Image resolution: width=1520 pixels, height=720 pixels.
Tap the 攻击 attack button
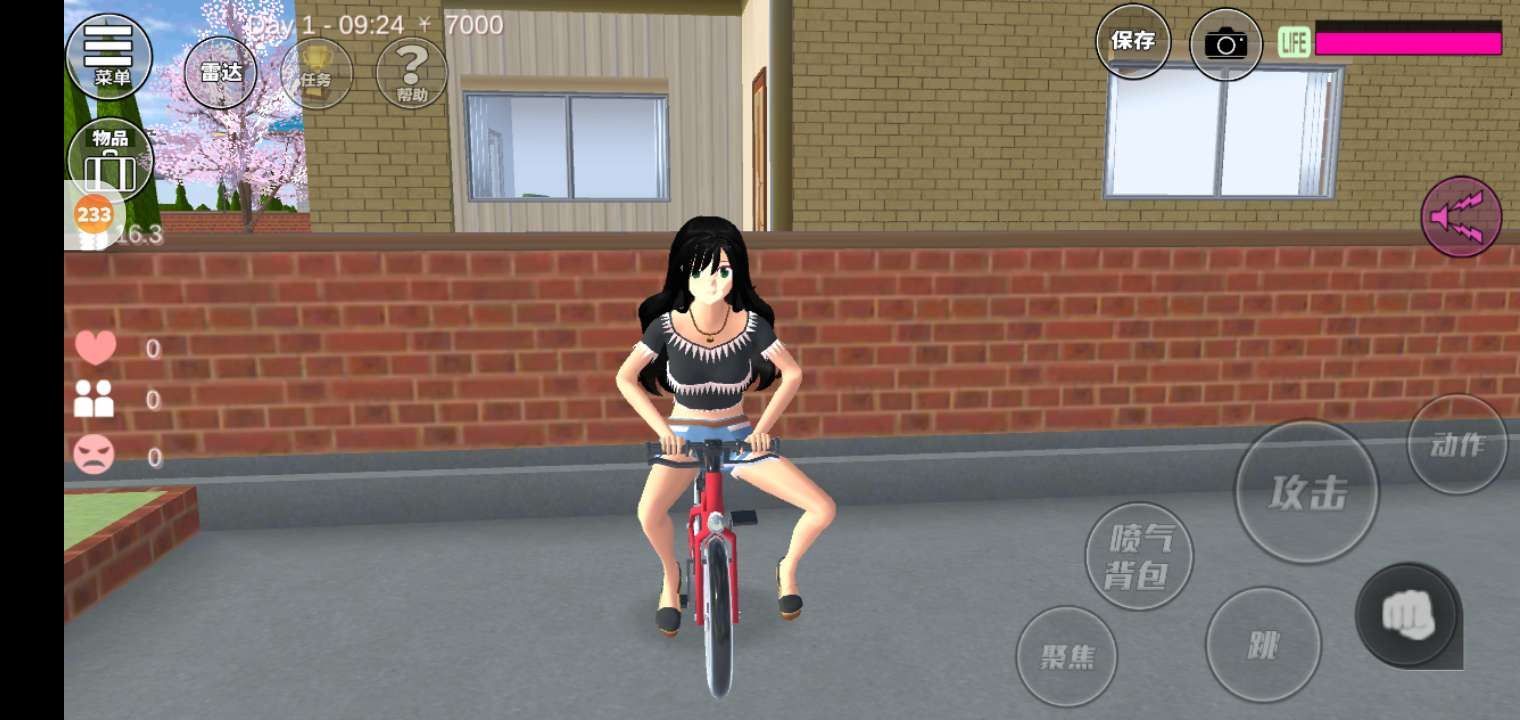point(1307,492)
